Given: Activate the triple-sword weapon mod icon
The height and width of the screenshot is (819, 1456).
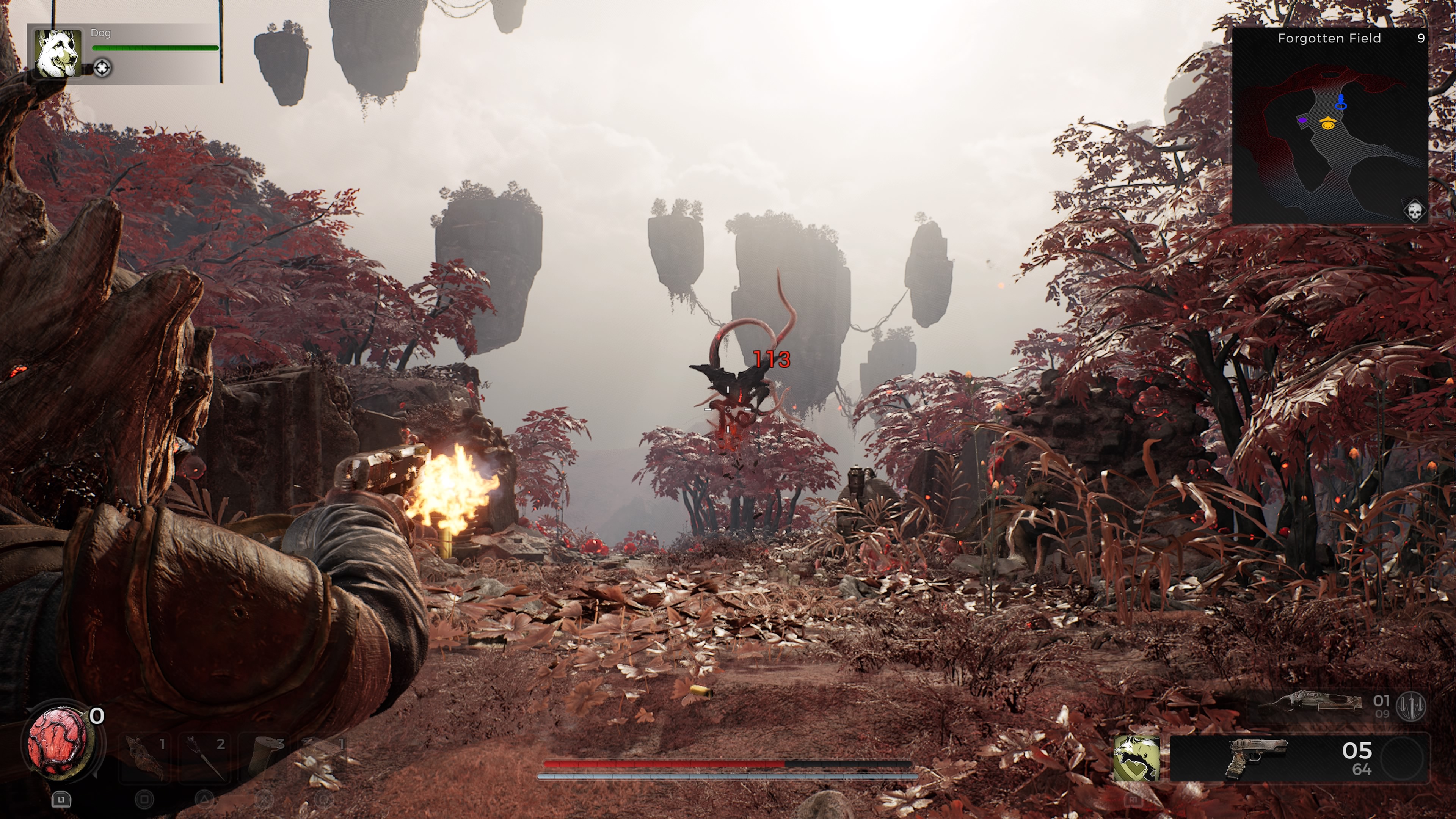Looking at the screenshot, I should 1411,705.
